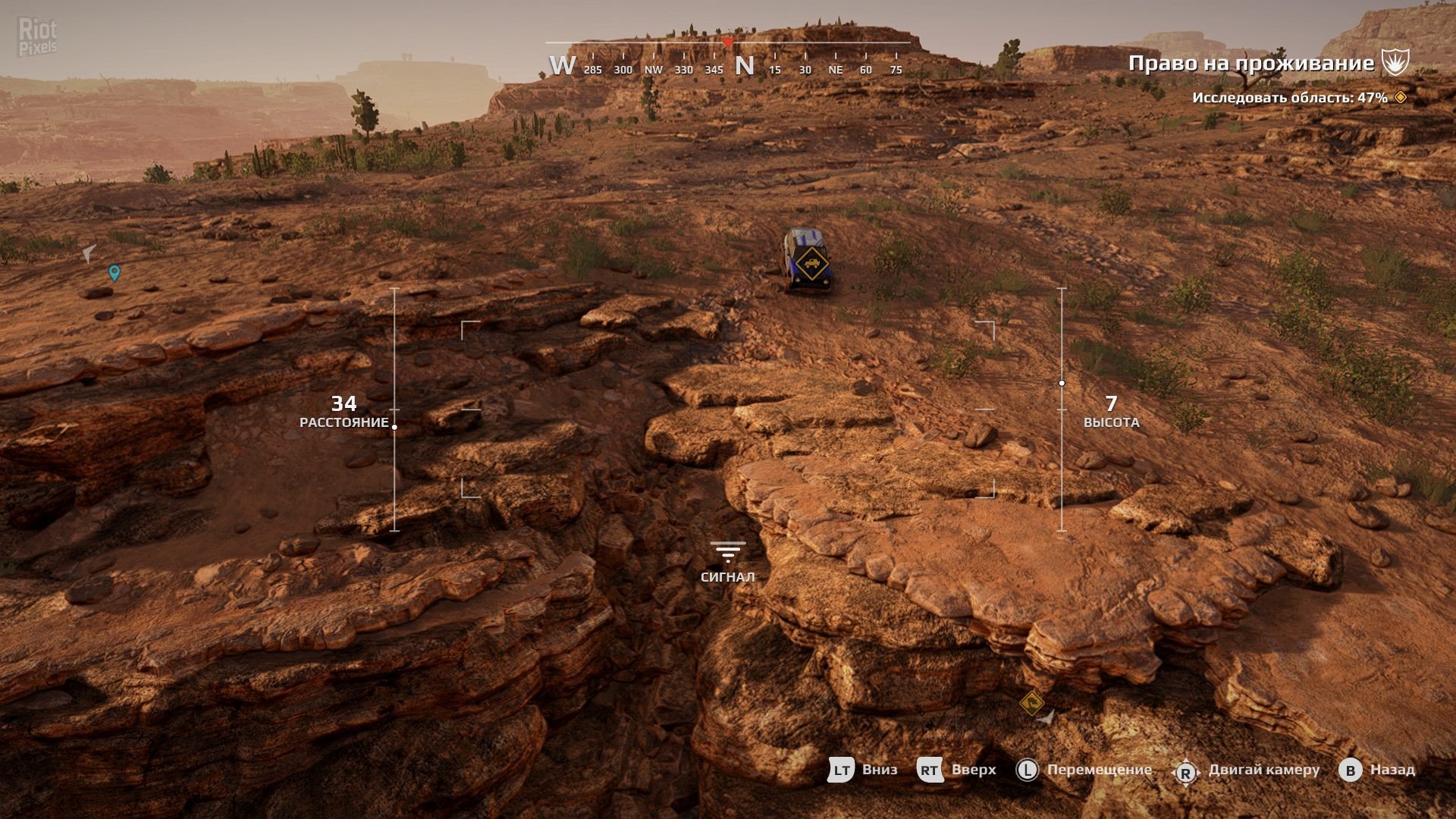Open the "Право на проживание" quest tracker
This screenshot has width=1456, height=819.
[x=1250, y=63]
